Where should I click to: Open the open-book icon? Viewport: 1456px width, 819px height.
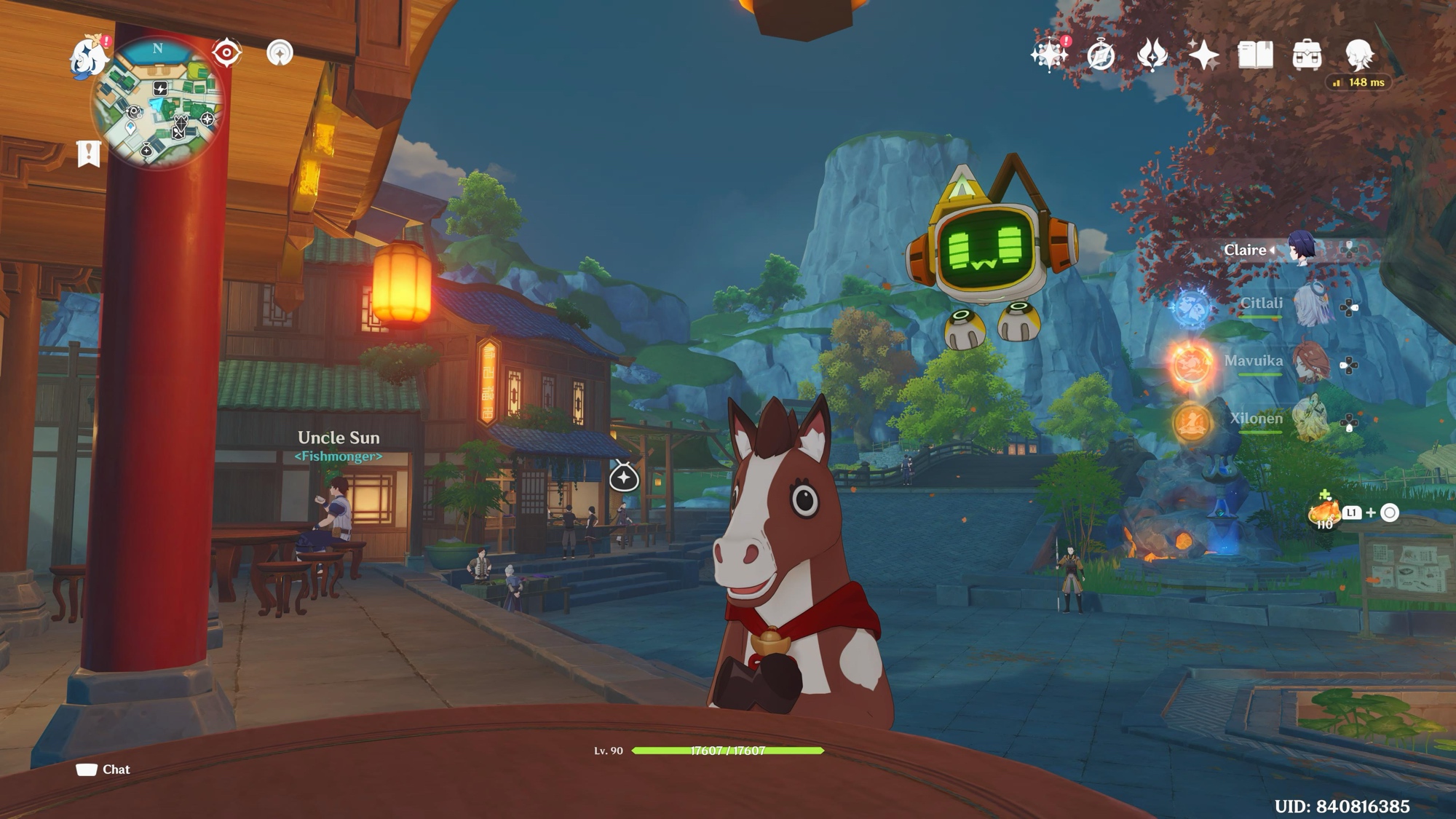coord(1255,55)
